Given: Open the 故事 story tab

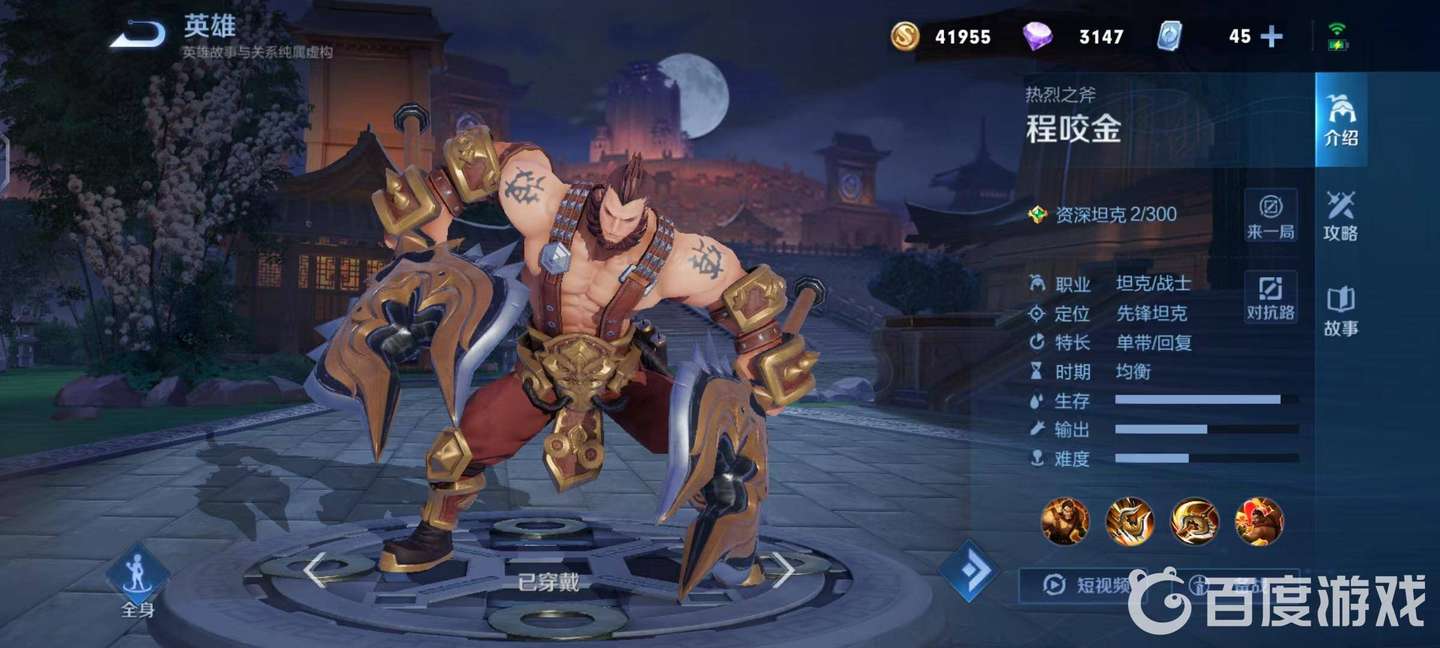Looking at the screenshot, I should click(x=1340, y=311).
